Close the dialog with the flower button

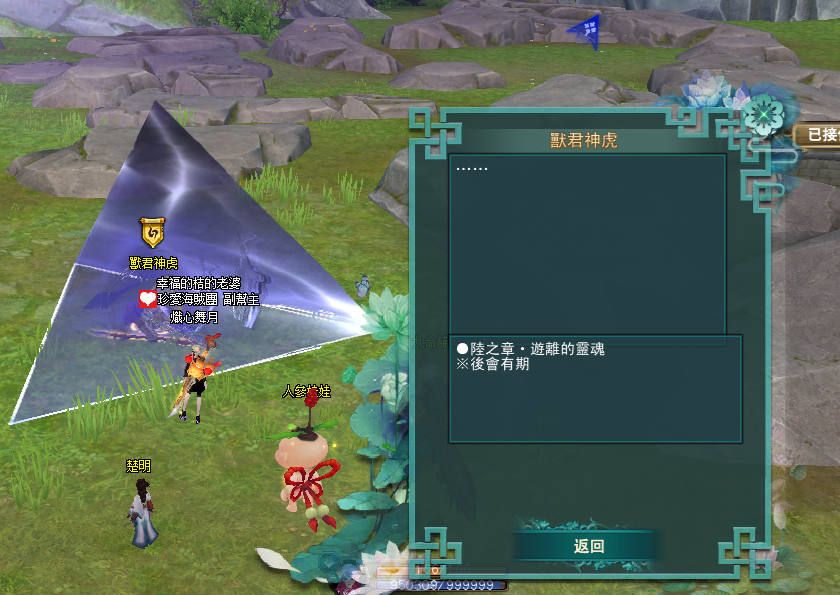[x=764, y=117]
